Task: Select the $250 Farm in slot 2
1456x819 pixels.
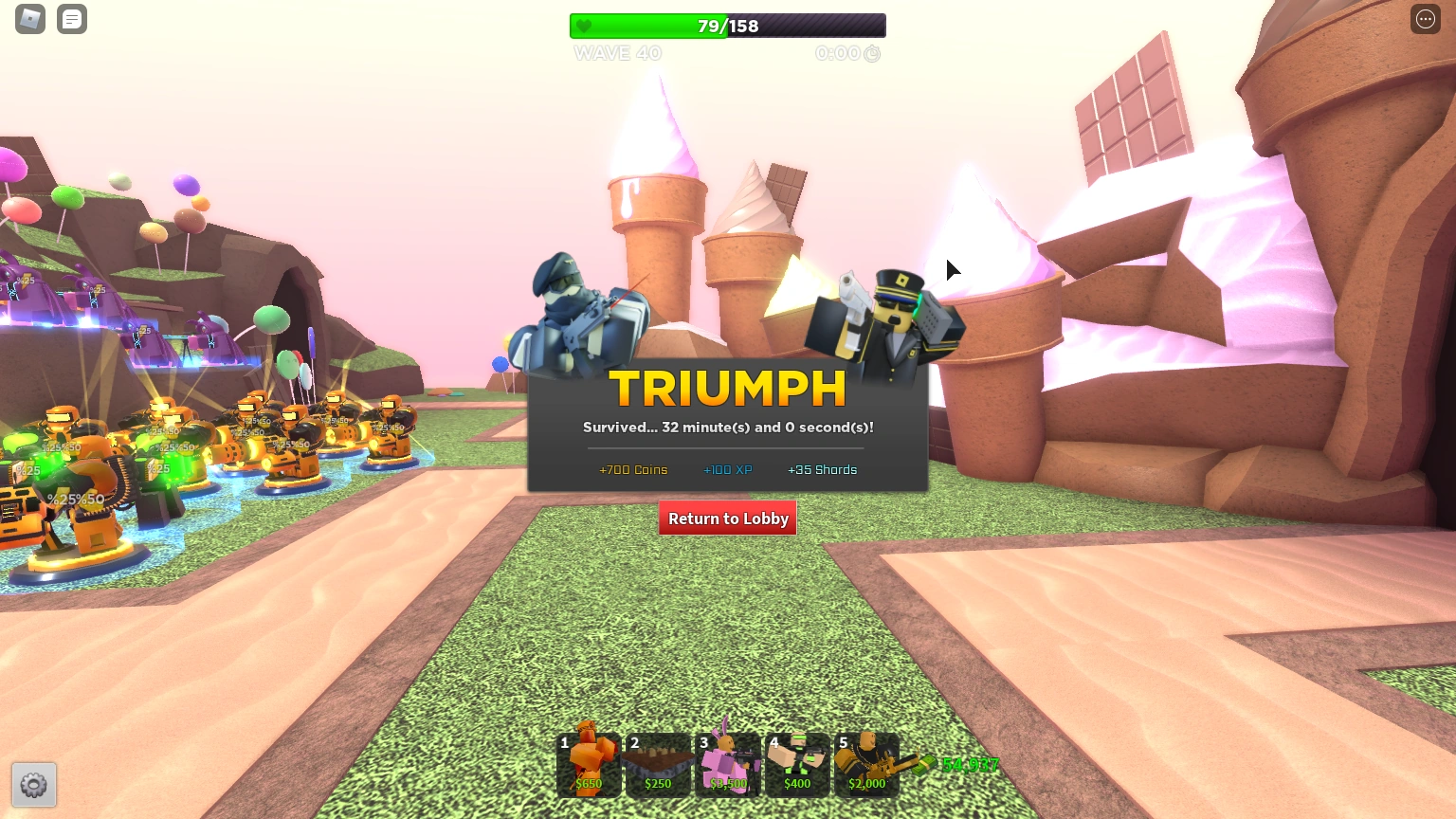Action: point(658,763)
